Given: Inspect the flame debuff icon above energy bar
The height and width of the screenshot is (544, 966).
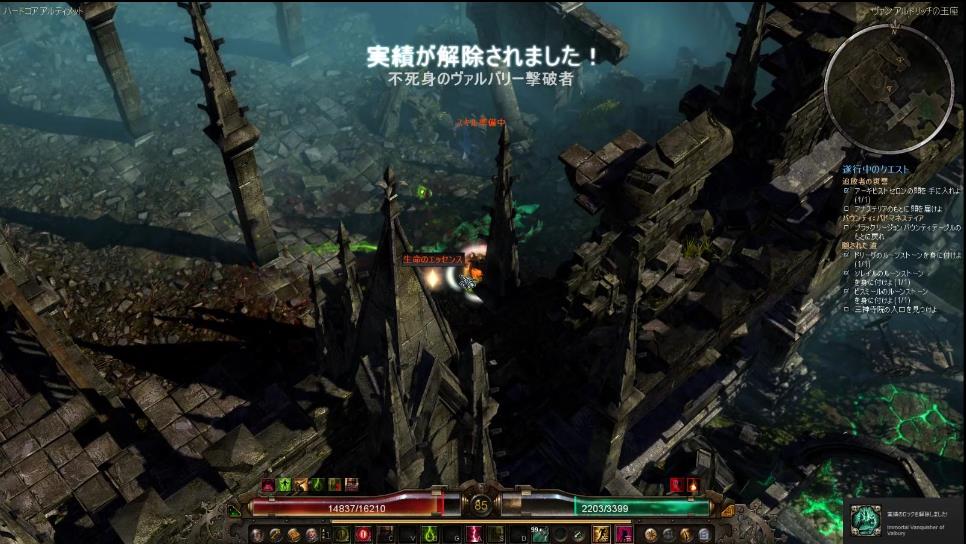Looking at the screenshot, I should pyautogui.click(x=692, y=485).
